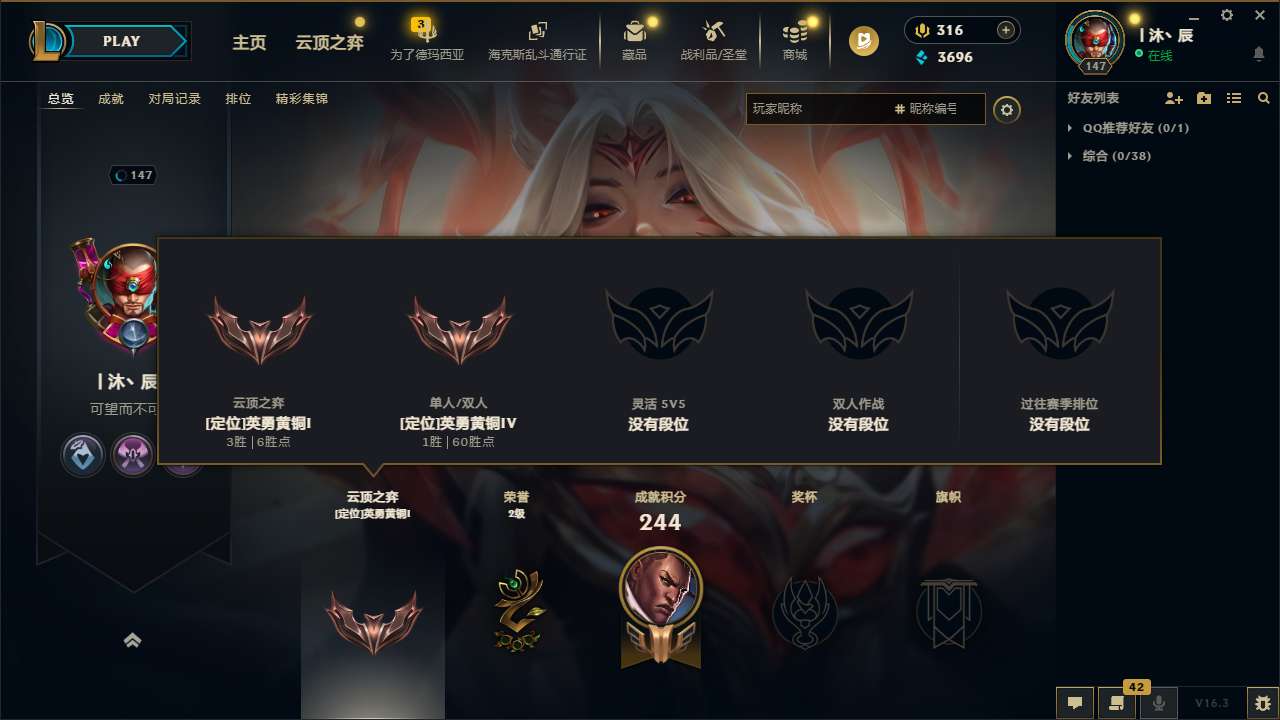1280x720 pixels.
Task: Mute the voice chat microphone
Action: click(1160, 702)
